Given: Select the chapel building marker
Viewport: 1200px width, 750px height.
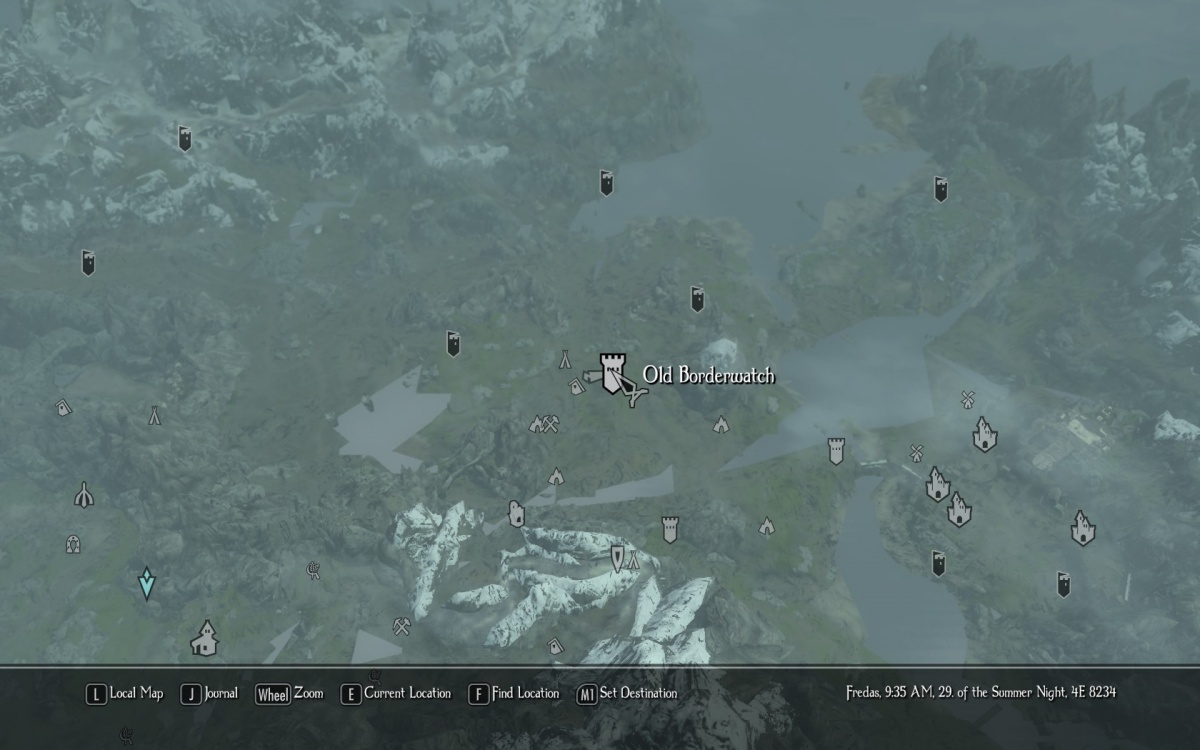Looking at the screenshot, I should tap(204, 638).
